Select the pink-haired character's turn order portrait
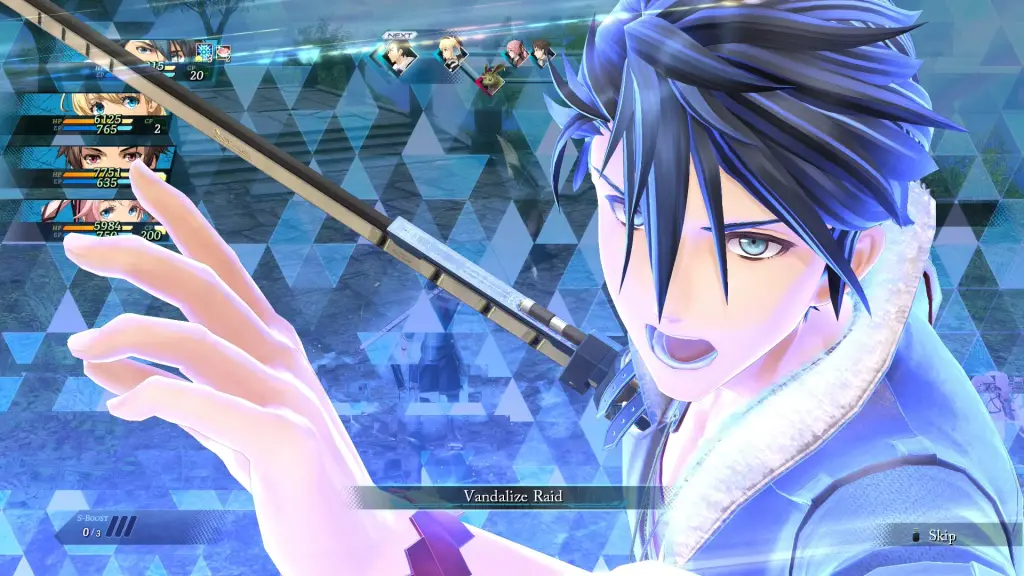The height and width of the screenshot is (576, 1024). click(516, 52)
